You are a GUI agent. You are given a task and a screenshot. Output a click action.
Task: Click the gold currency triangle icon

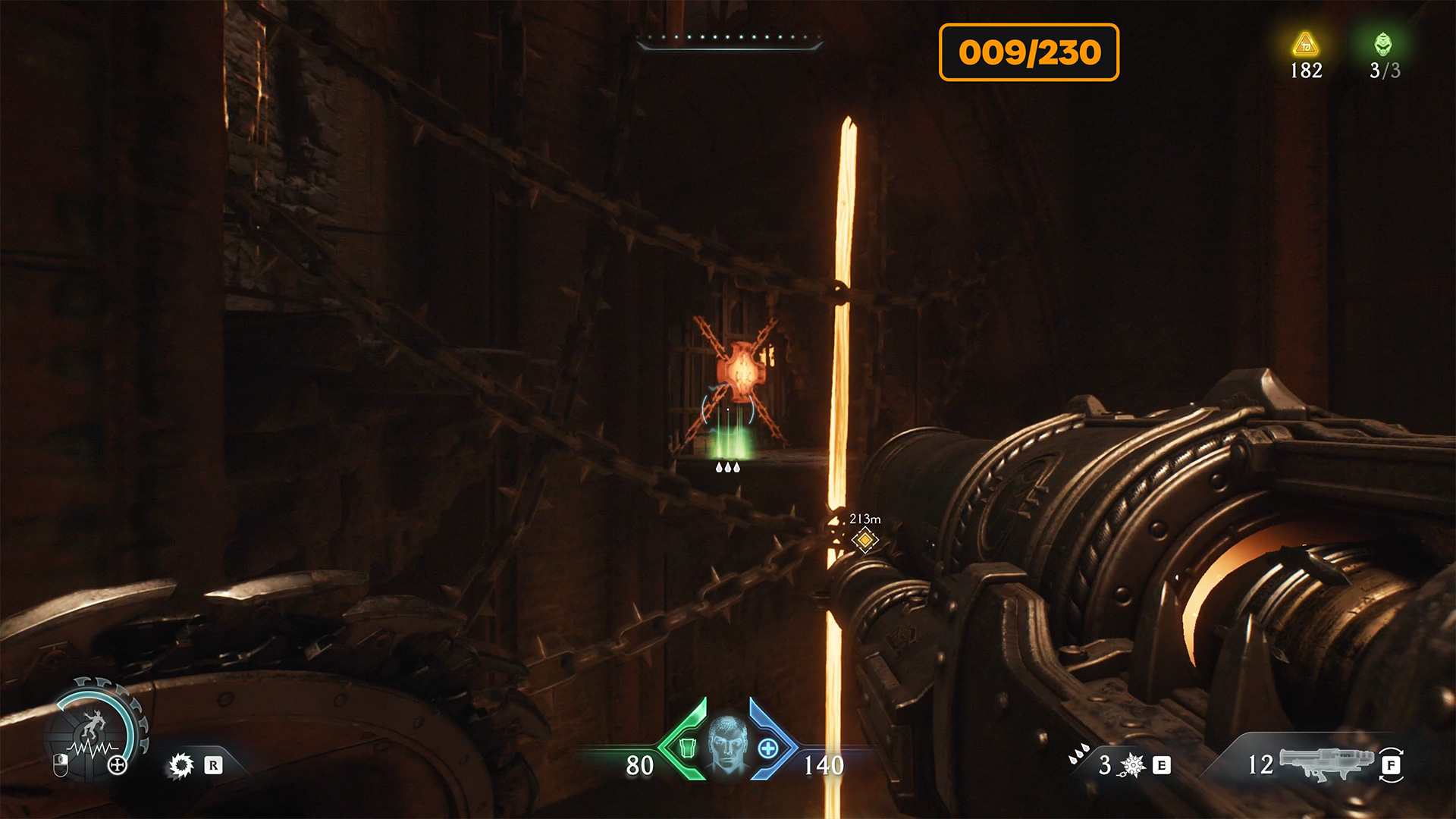[1305, 45]
